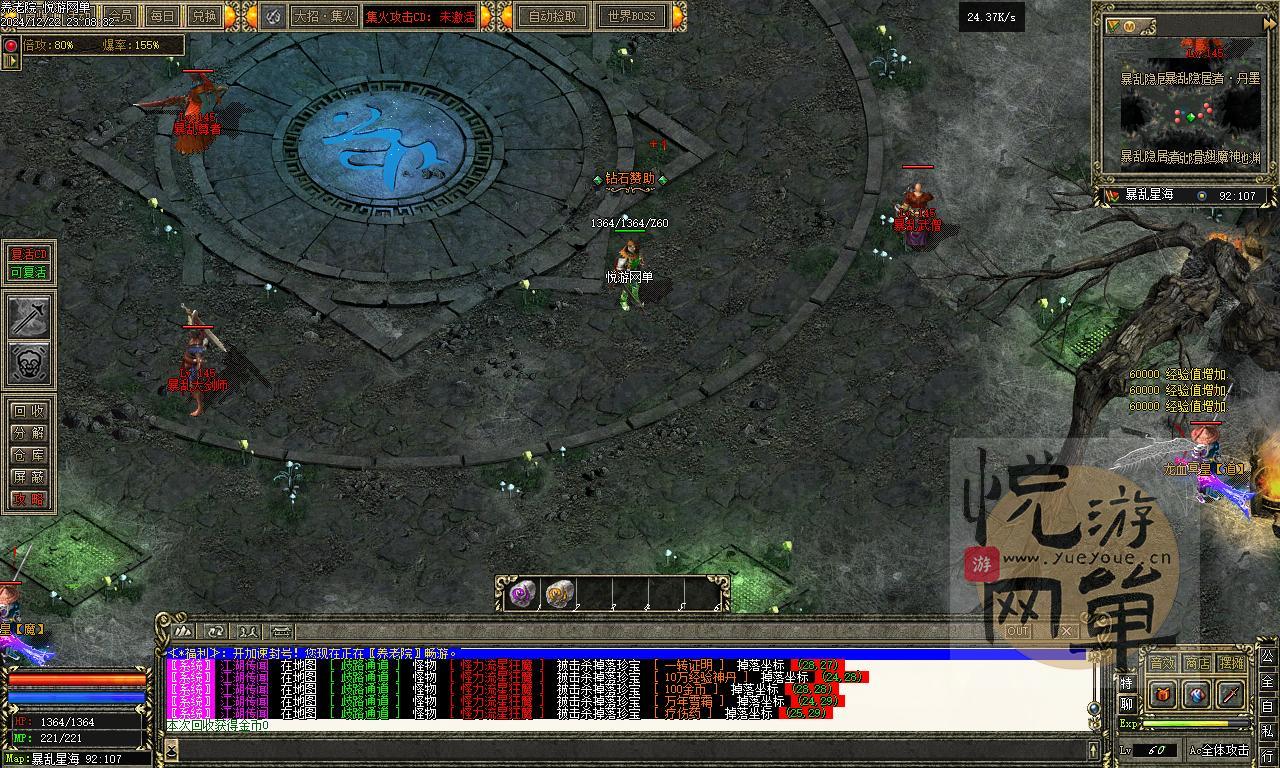Viewport: 1280px width, 768px height.
Task: Click the gift box icon
Action: pyautogui.click(x=1163, y=694)
